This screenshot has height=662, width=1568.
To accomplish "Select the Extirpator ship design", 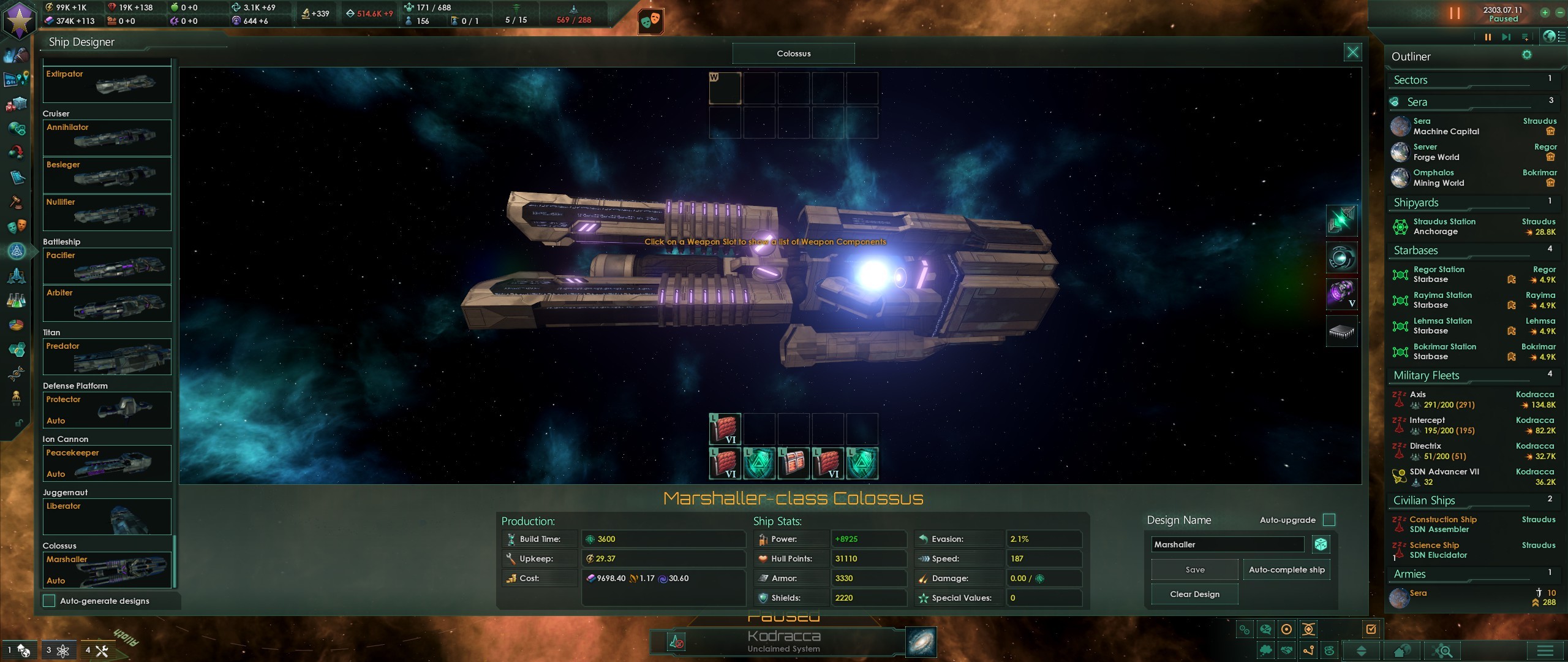I will (107, 84).
